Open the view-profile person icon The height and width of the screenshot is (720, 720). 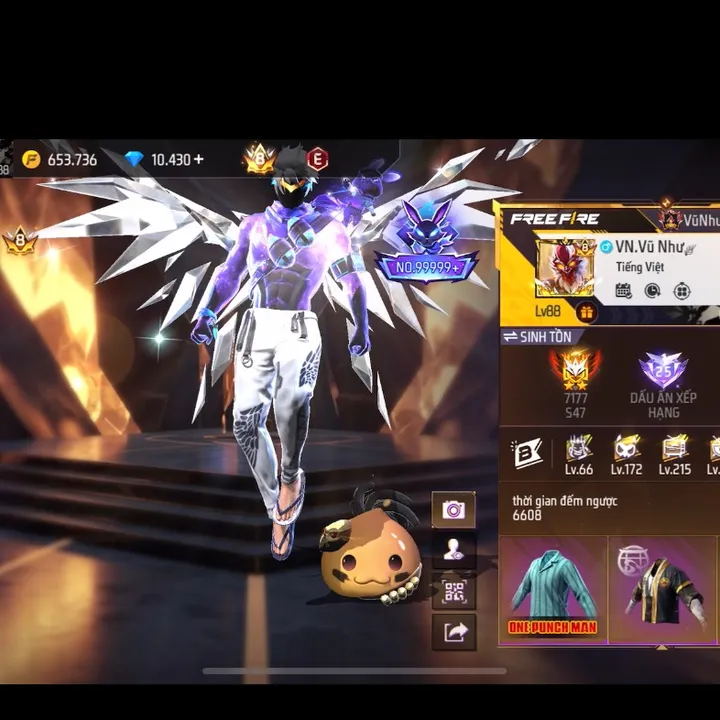(453, 549)
